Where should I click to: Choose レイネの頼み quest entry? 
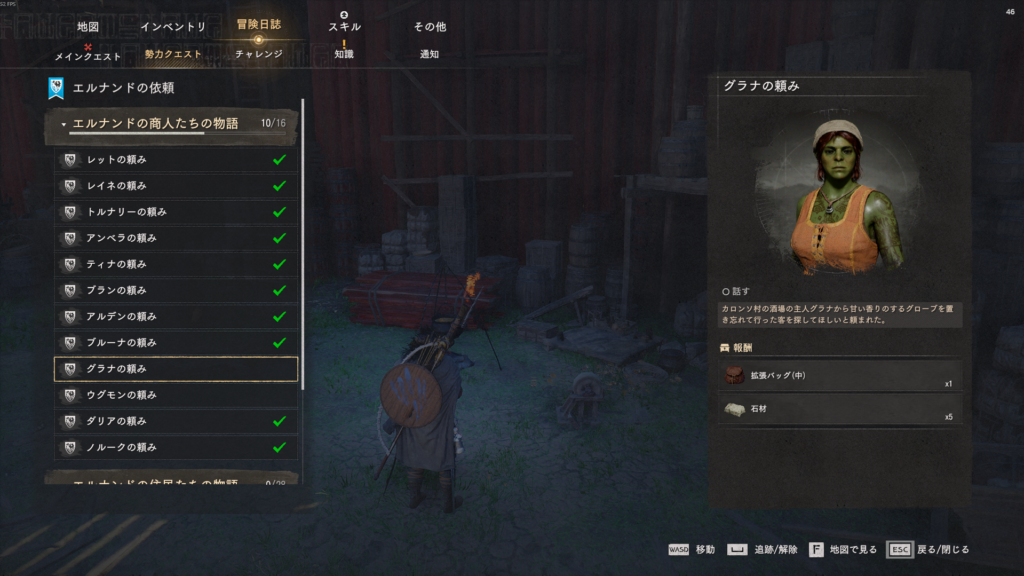(x=175, y=186)
